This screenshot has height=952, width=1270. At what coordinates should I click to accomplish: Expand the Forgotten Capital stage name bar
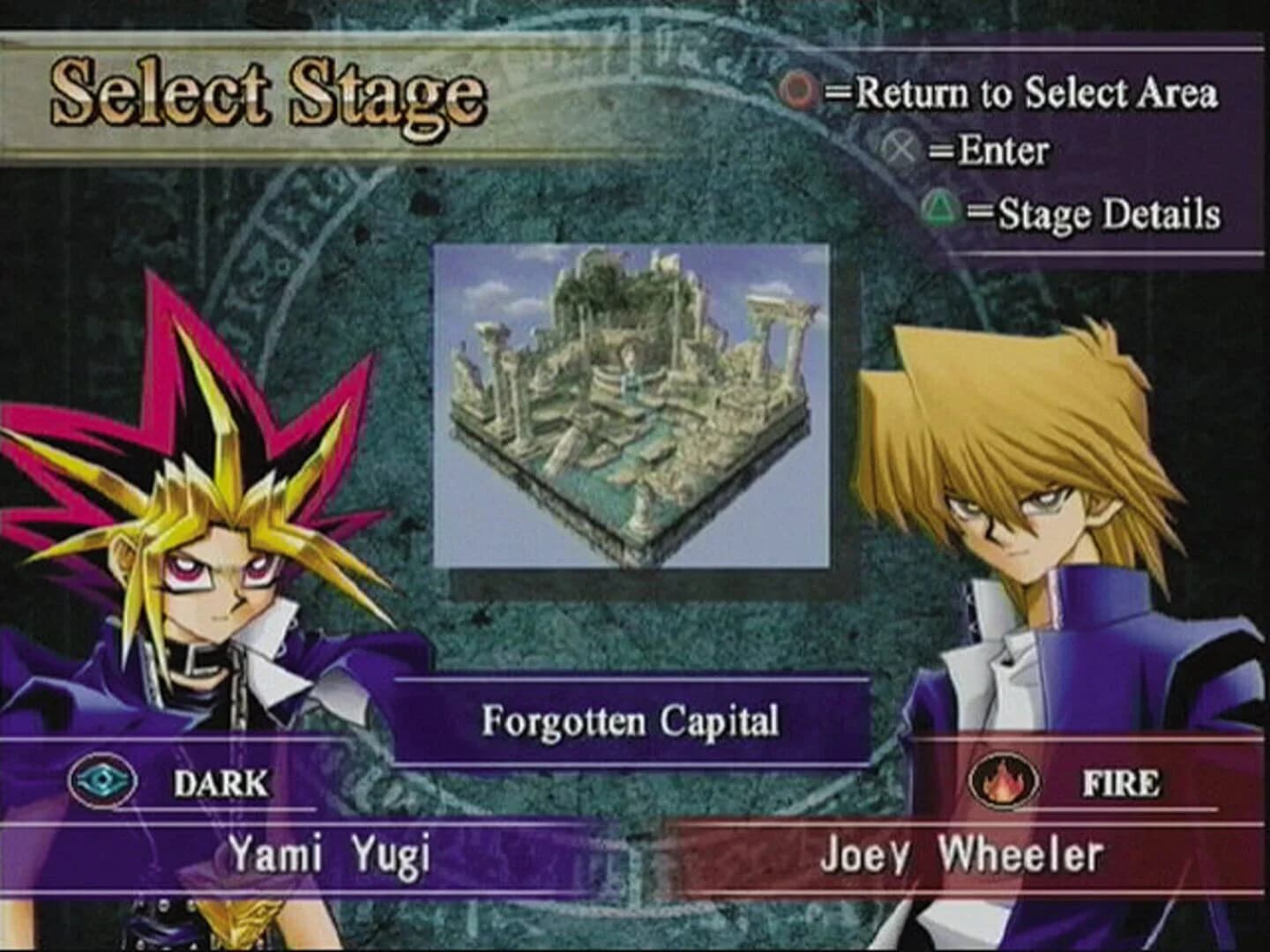[x=631, y=723]
